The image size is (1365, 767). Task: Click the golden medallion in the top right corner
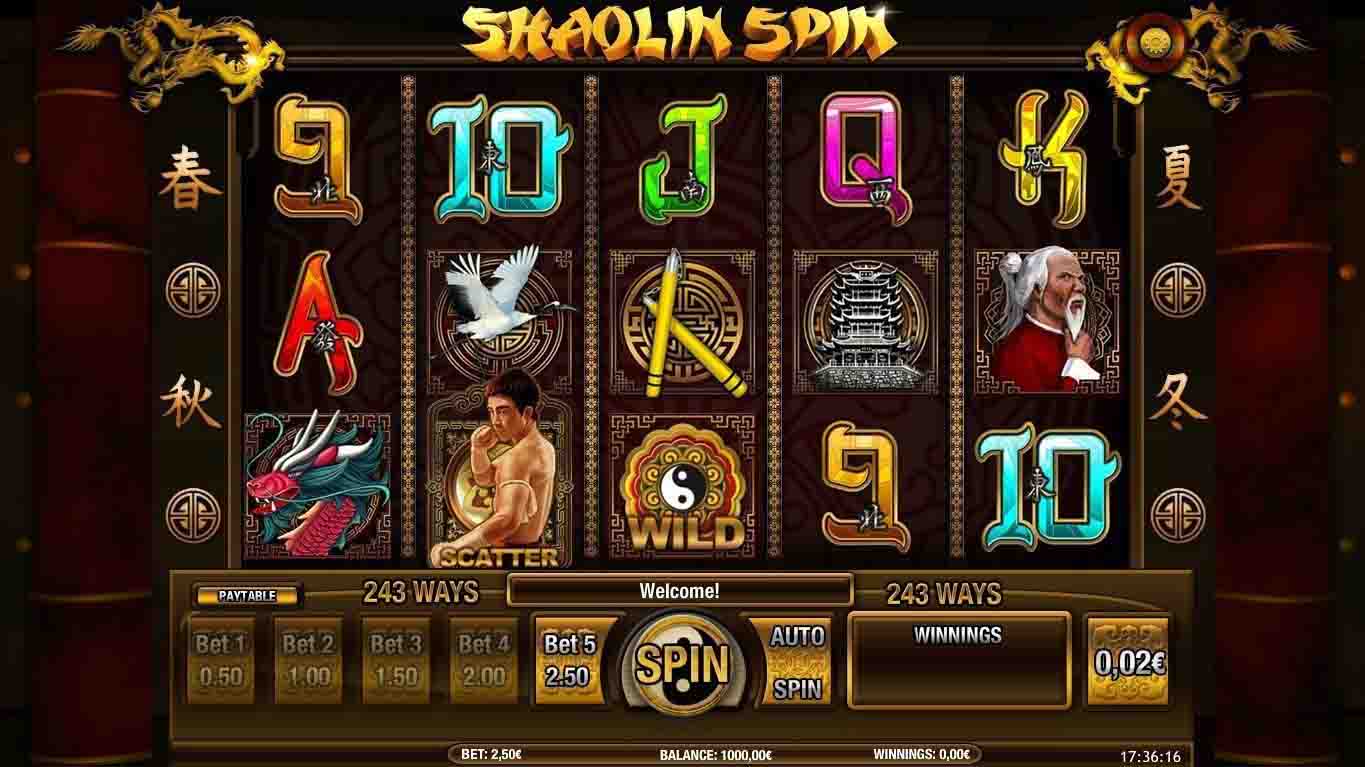click(x=1155, y=42)
